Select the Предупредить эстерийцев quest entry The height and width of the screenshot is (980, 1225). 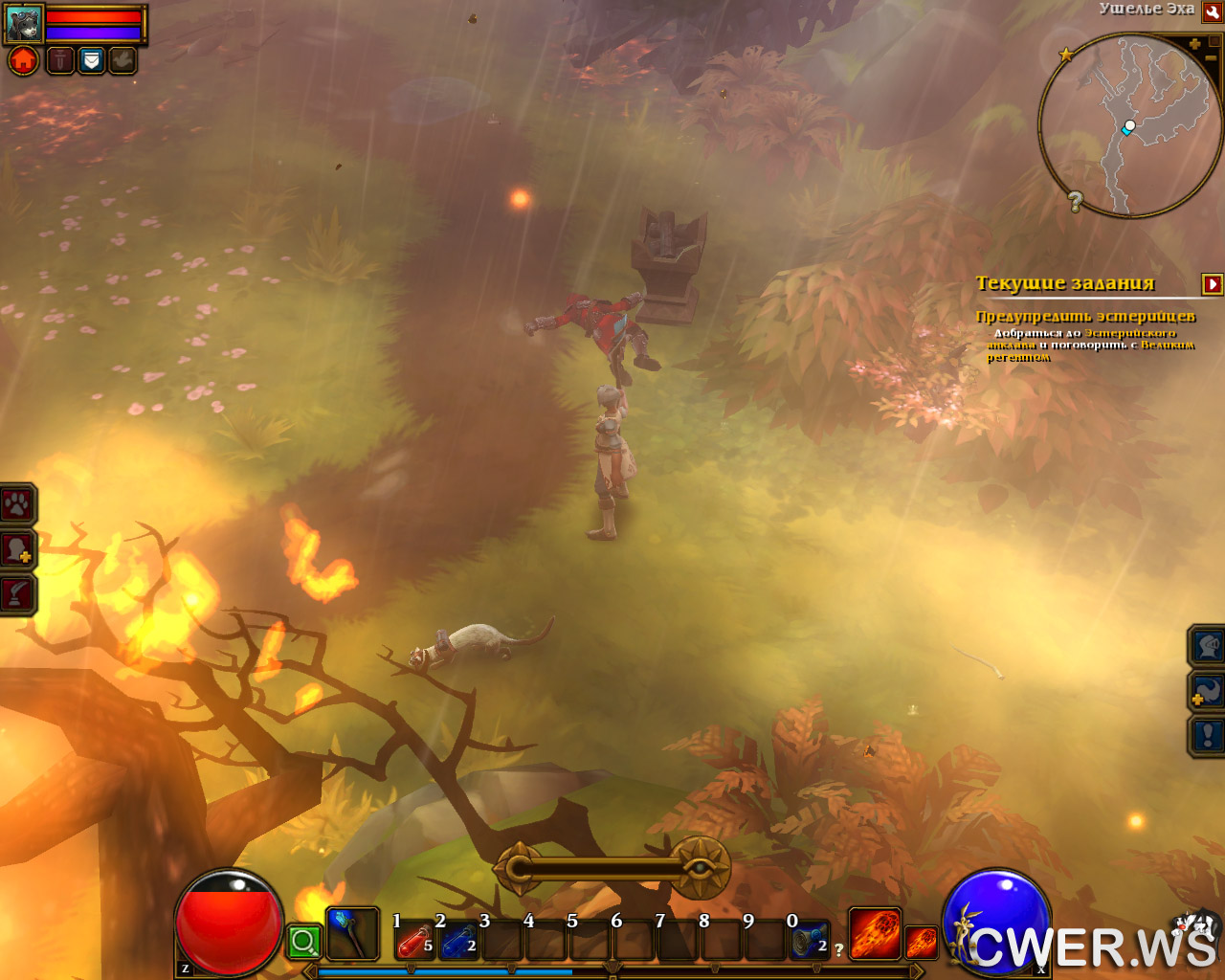pyautogui.click(x=1085, y=316)
